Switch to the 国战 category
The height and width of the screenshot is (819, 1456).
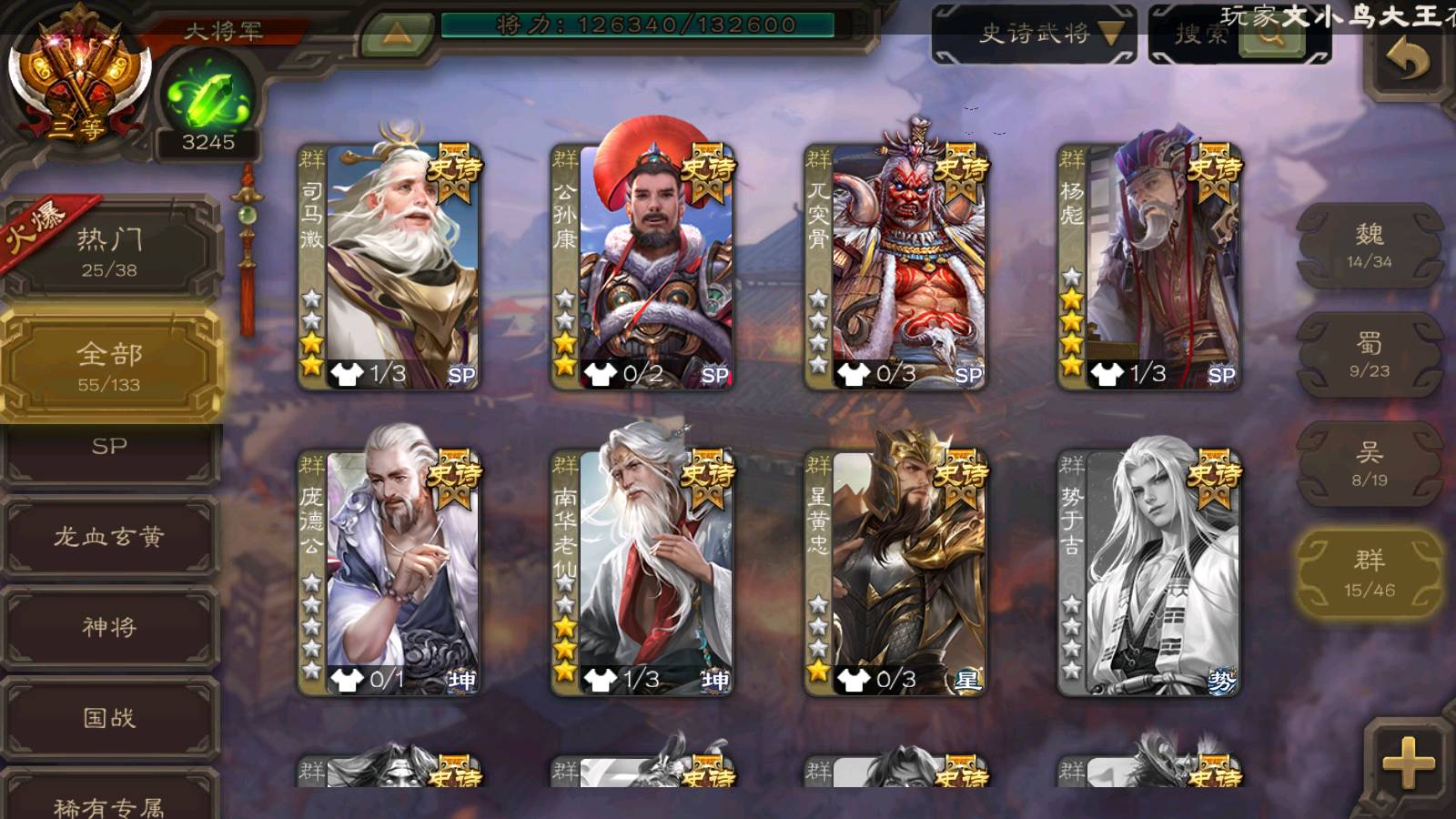110,718
